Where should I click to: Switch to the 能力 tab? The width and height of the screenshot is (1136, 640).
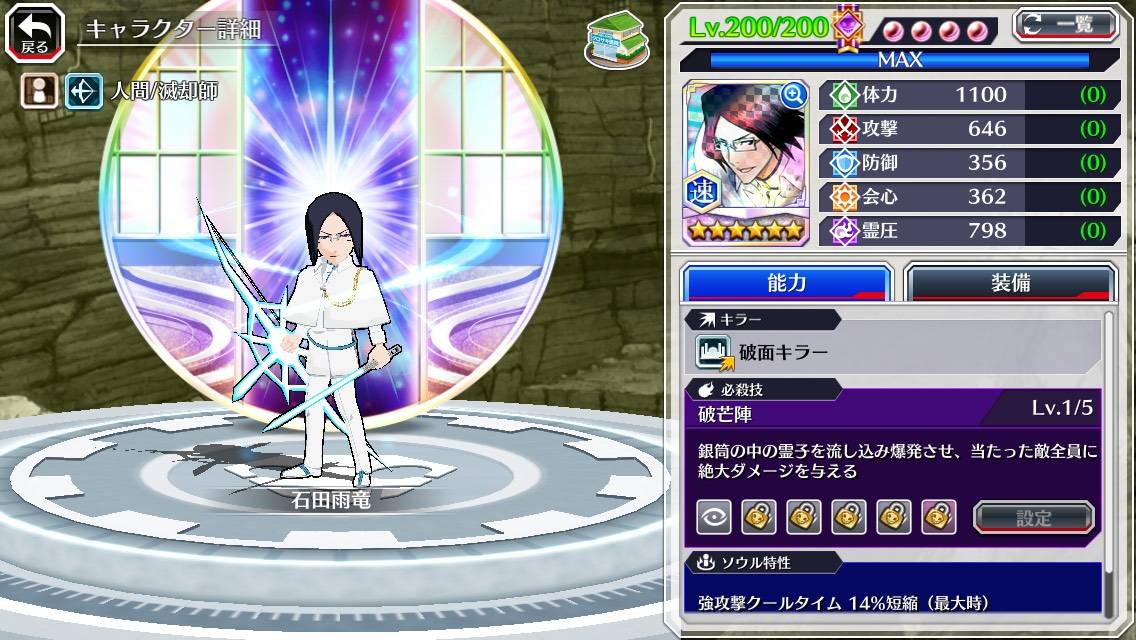click(x=786, y=283)
